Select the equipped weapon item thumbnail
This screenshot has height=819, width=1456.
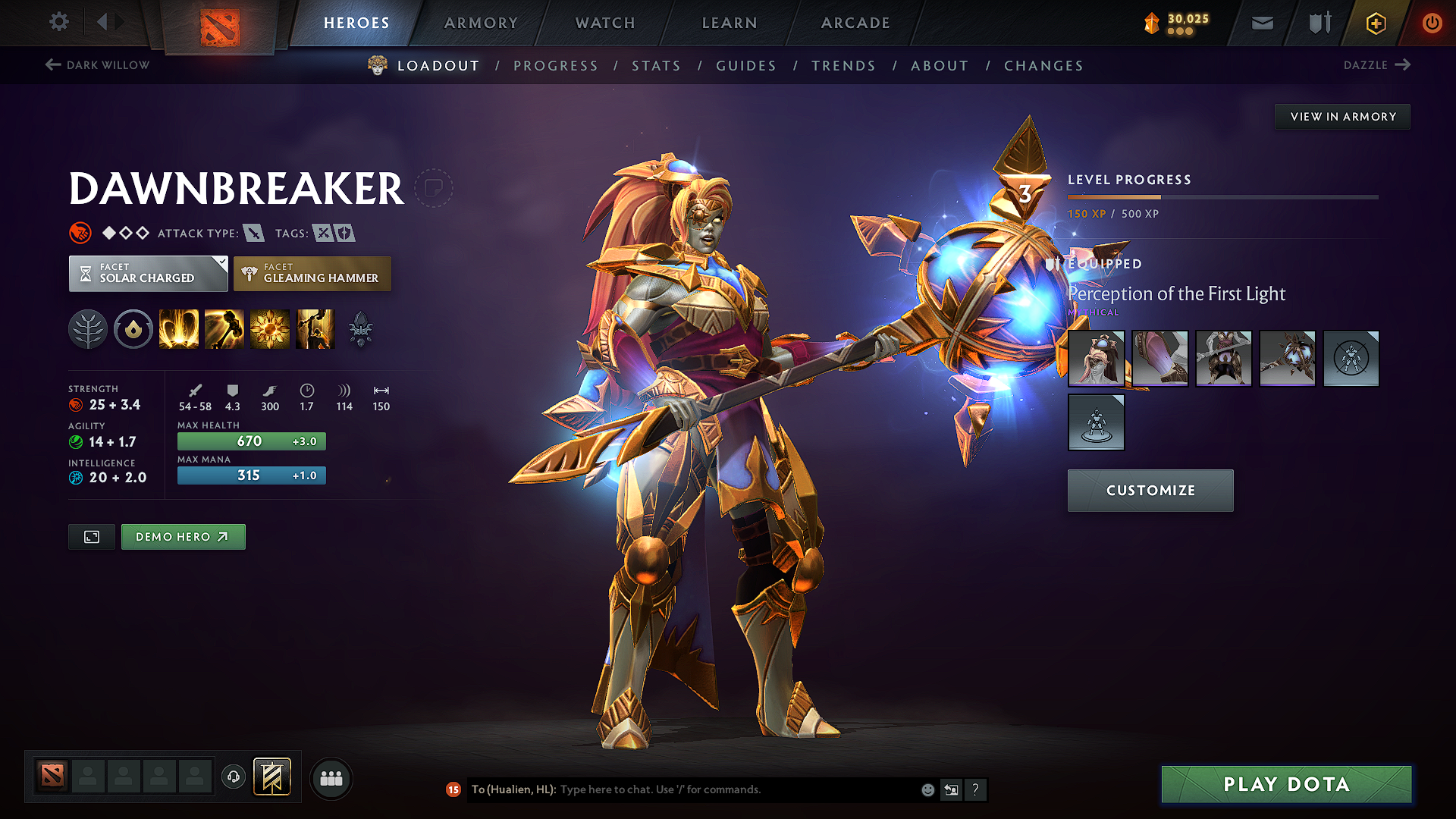[x=1287, y=358]
